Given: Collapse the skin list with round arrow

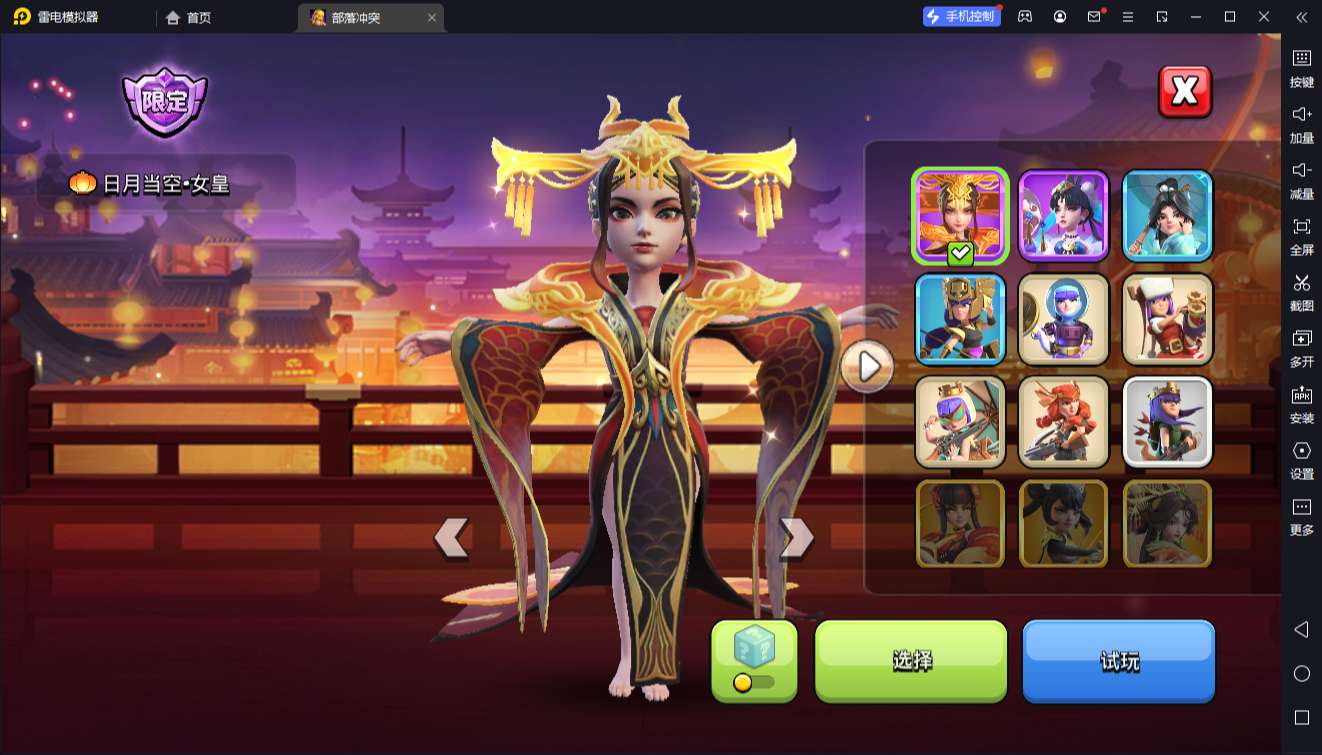Looking at the screenshot, I should pos(867,367).
